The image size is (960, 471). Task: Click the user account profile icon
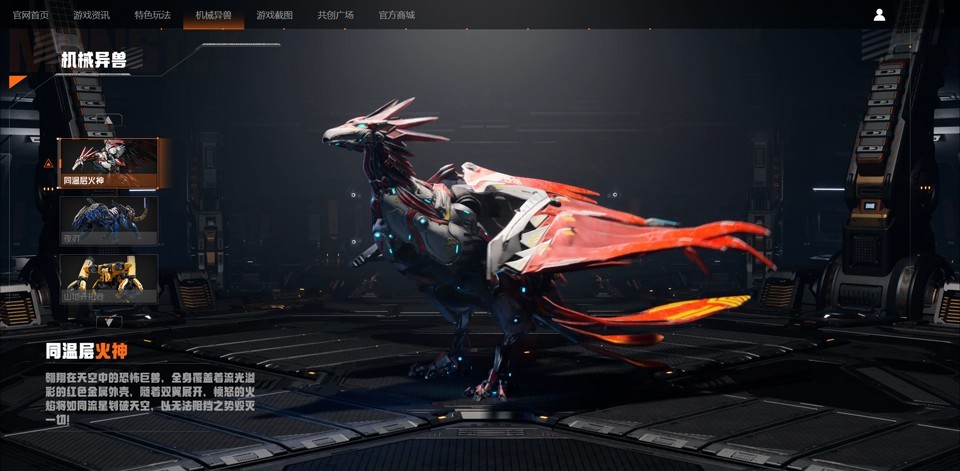click(879, 15)
